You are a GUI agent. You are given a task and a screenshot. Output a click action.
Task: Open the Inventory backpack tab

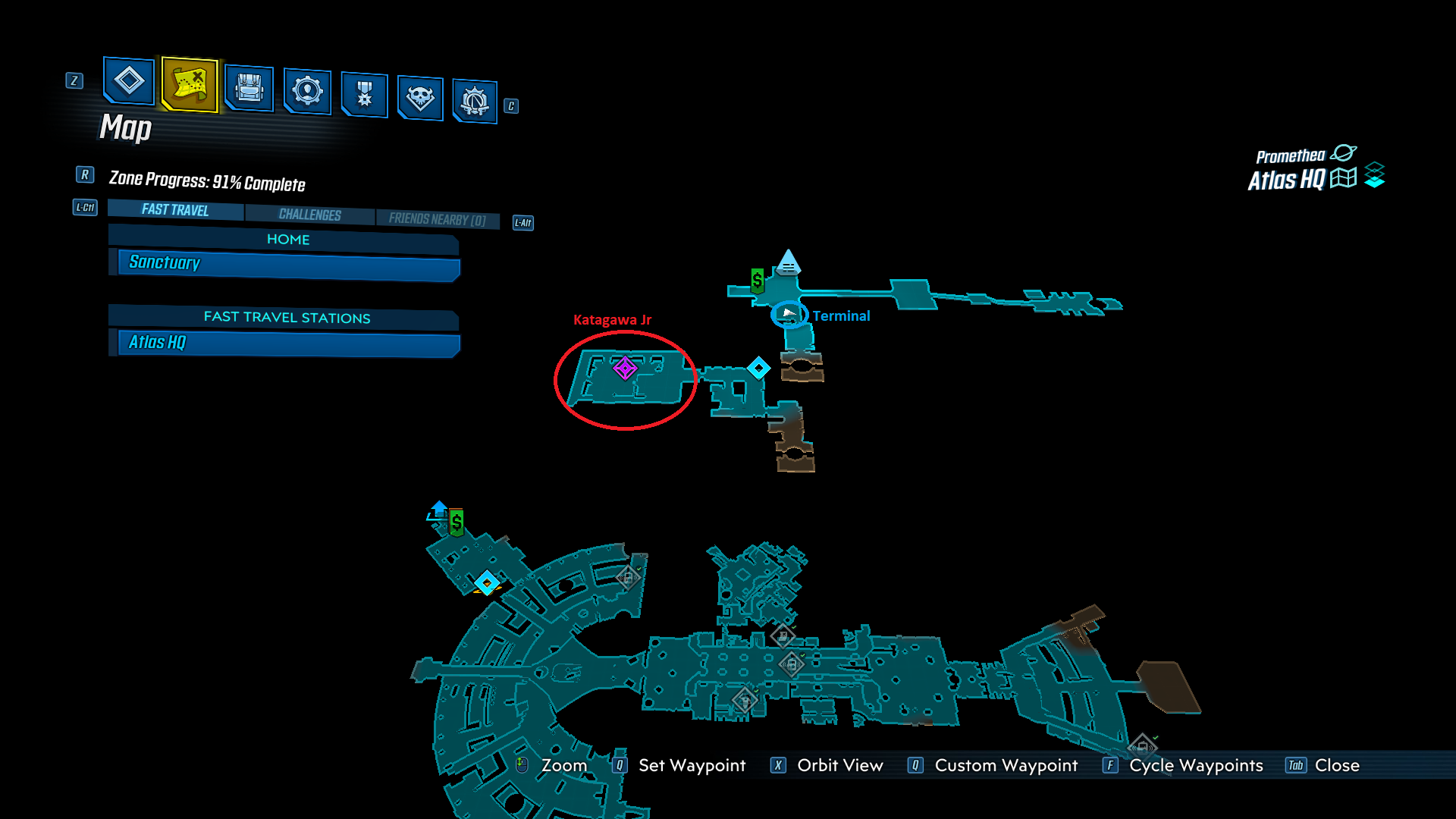[x=250, y=89]
